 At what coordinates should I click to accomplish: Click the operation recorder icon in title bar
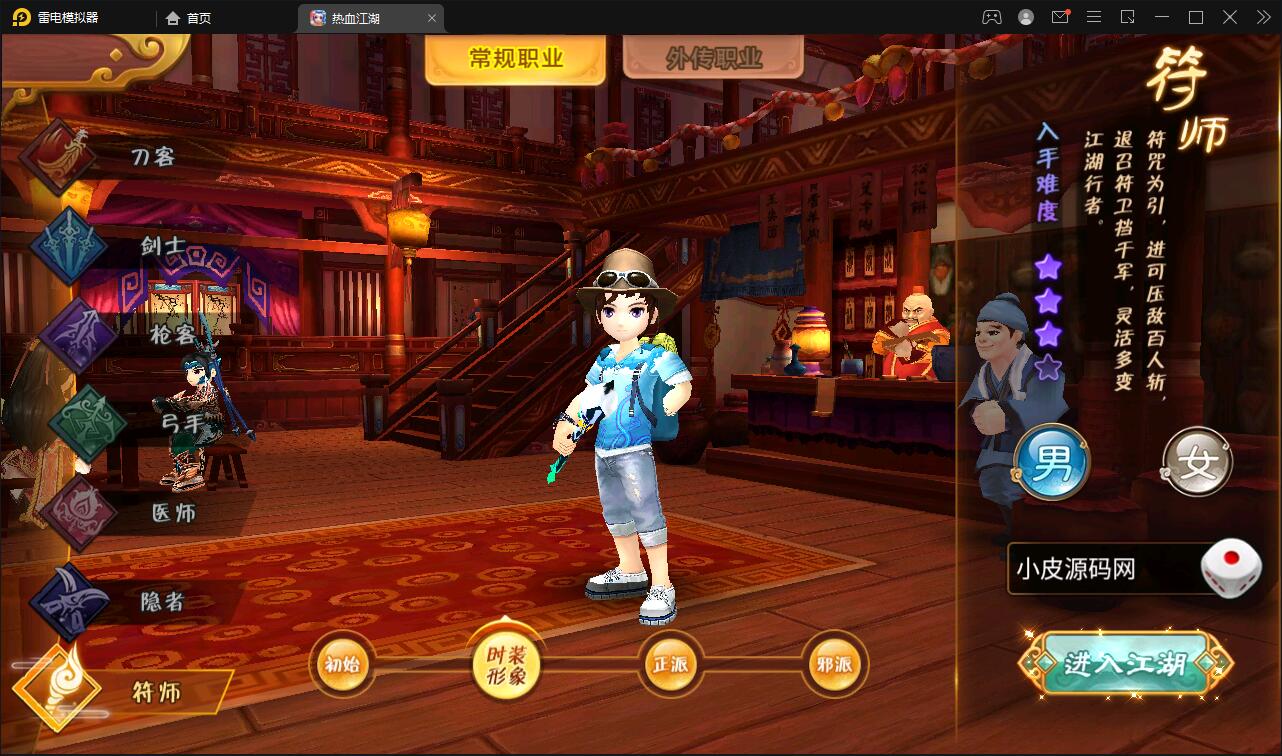click(x=1128, y=17)
